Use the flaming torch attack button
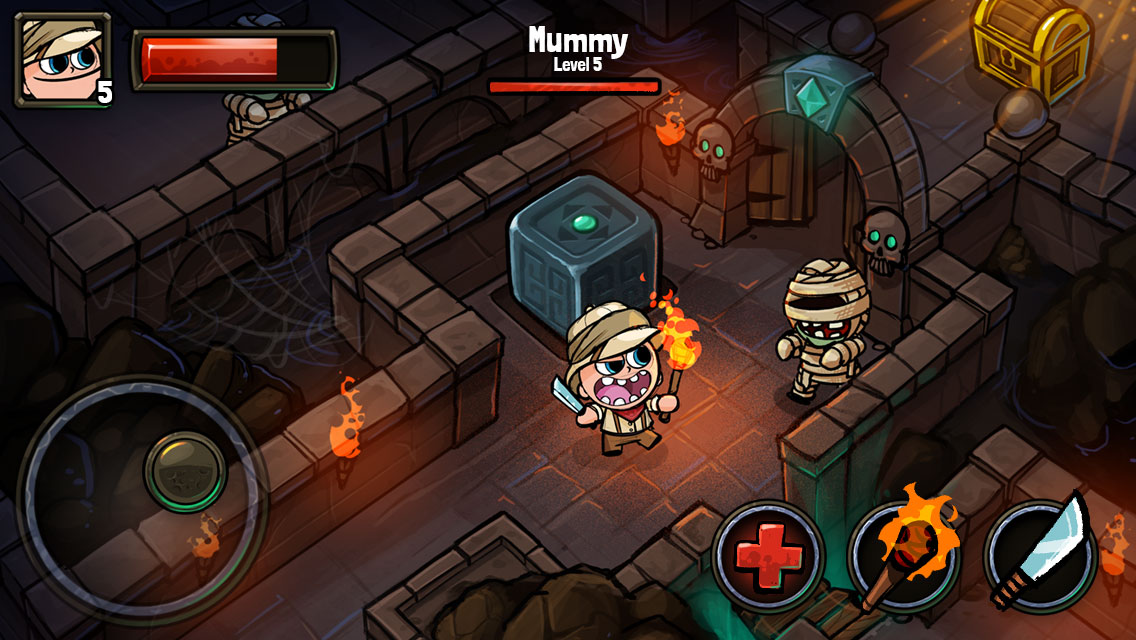 coord(903,556)
